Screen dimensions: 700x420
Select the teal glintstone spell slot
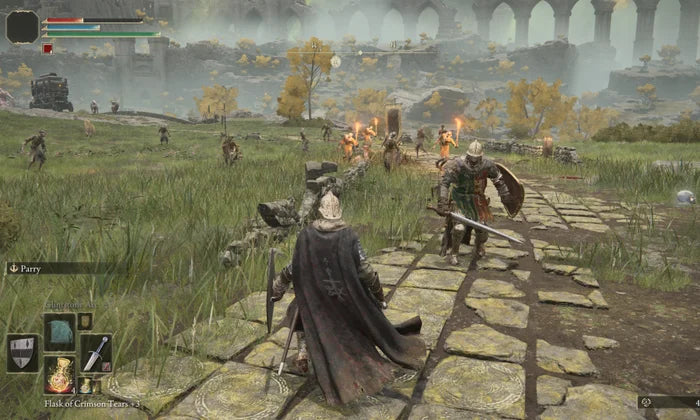point(59,330)
